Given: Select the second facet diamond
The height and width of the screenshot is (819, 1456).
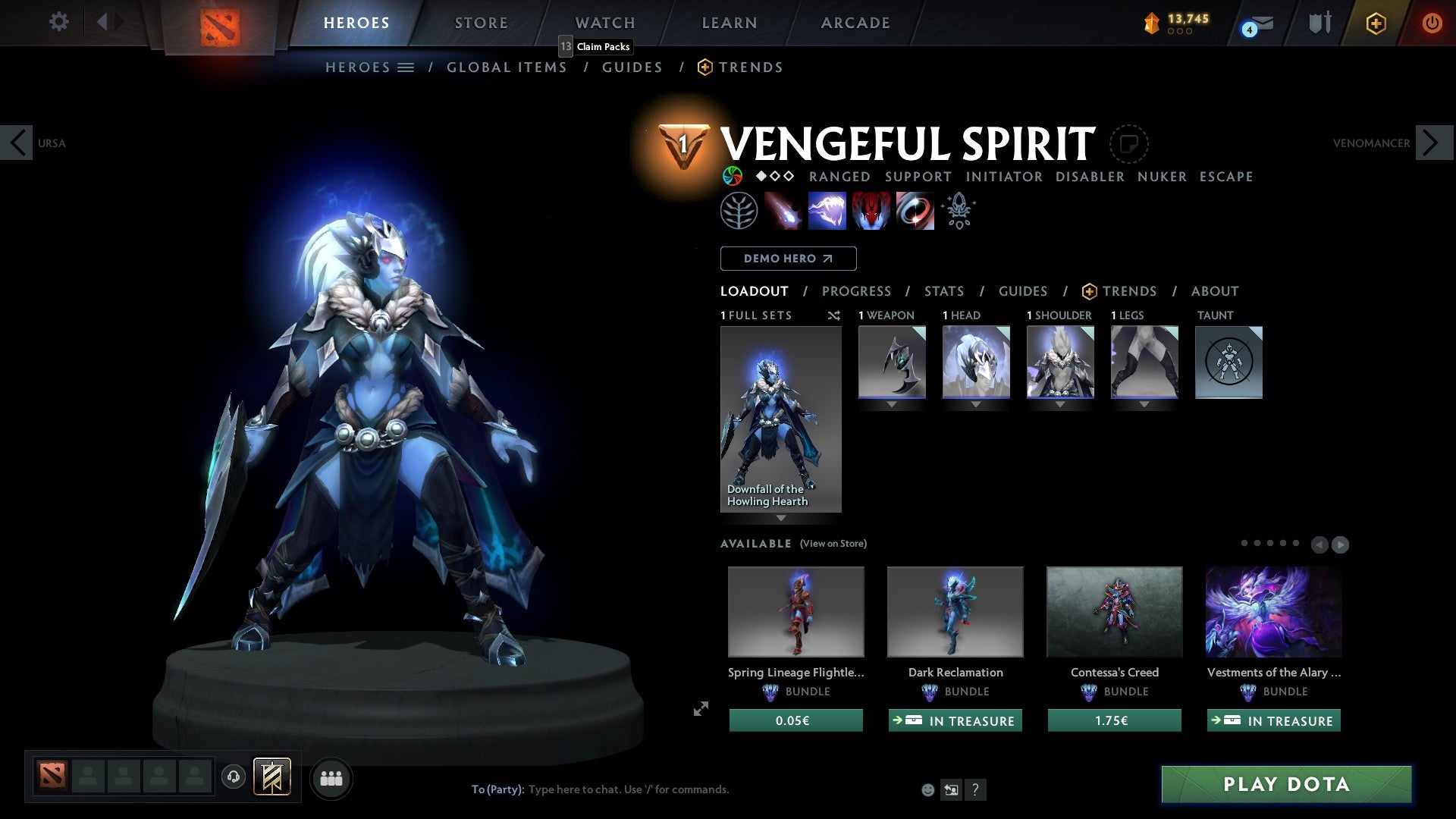Looking at the screenshot, I should pyautogui.click(x=775, y=177).
